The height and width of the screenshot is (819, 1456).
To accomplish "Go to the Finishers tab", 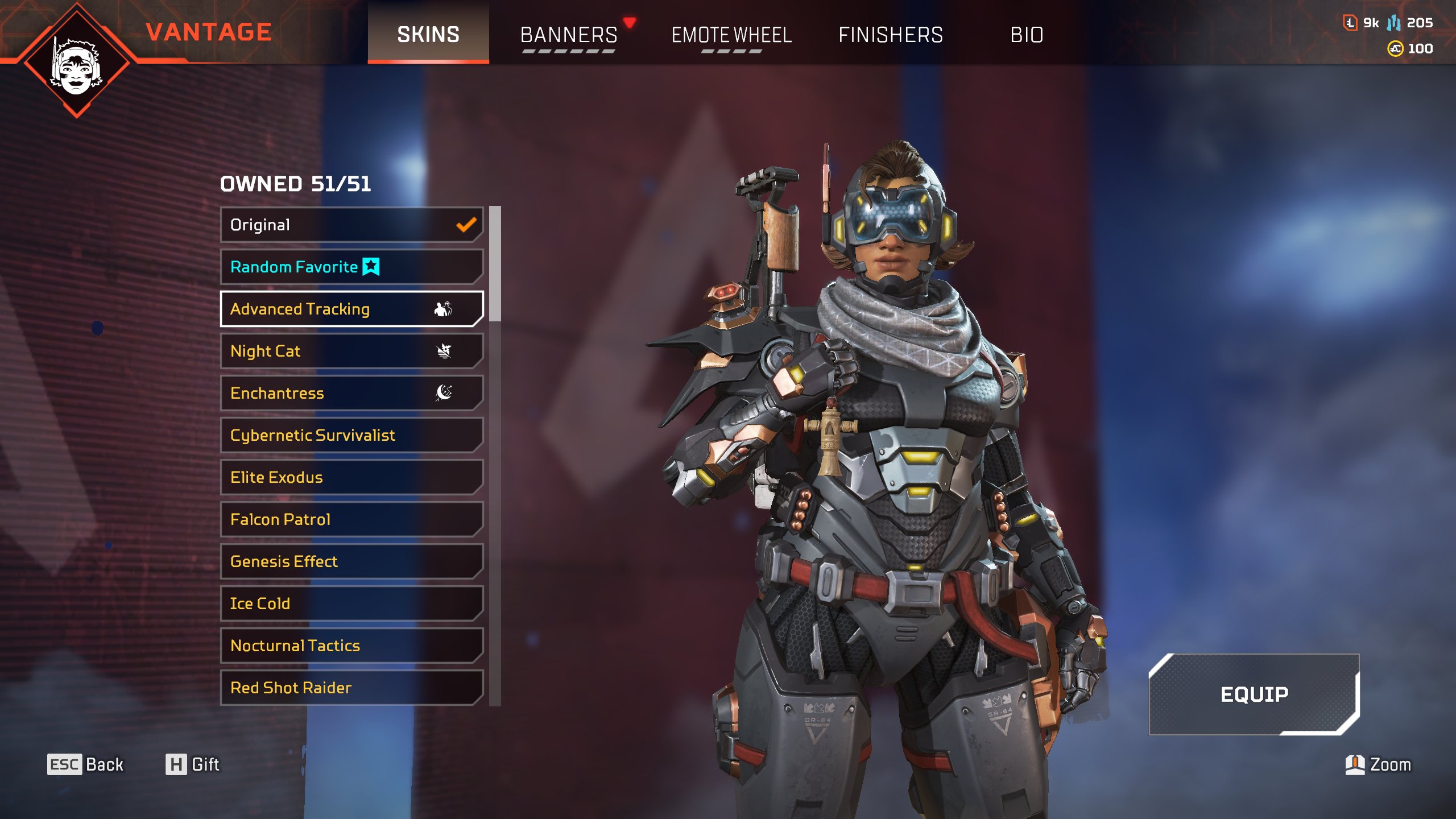I will [891, 35].
